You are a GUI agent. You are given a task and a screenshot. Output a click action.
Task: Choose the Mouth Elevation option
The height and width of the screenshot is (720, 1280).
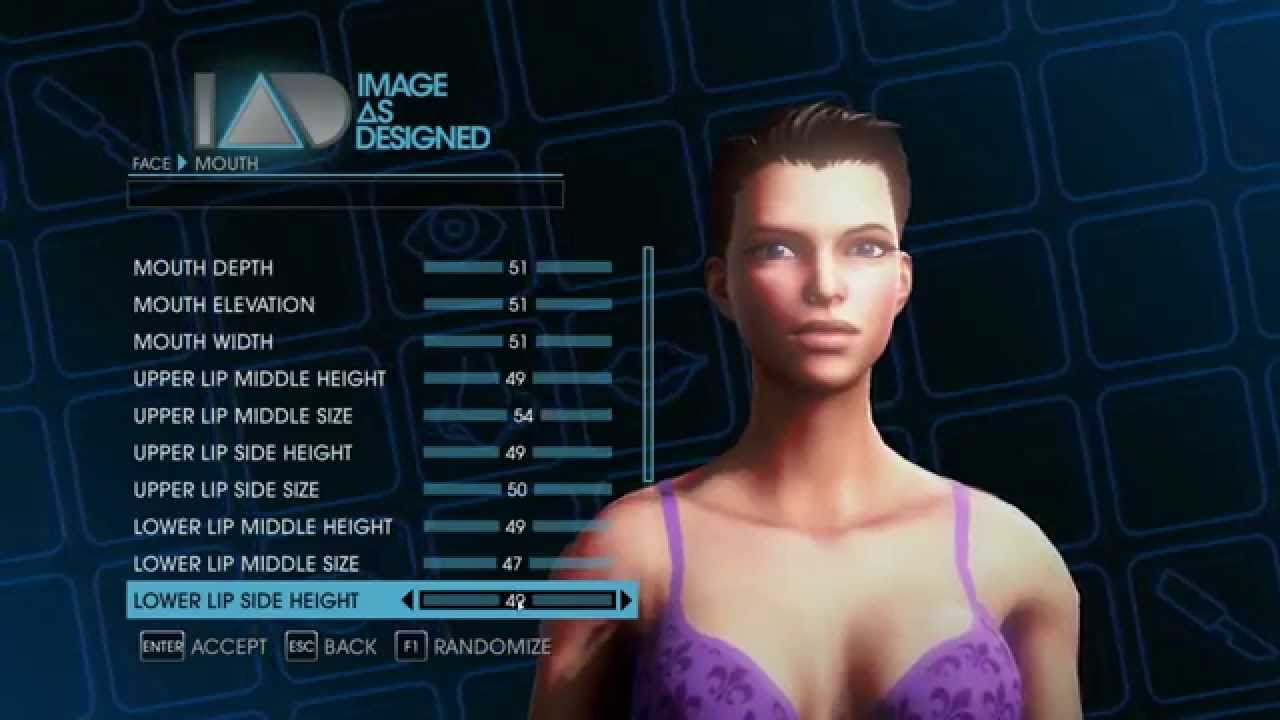(x=224, y=305)
